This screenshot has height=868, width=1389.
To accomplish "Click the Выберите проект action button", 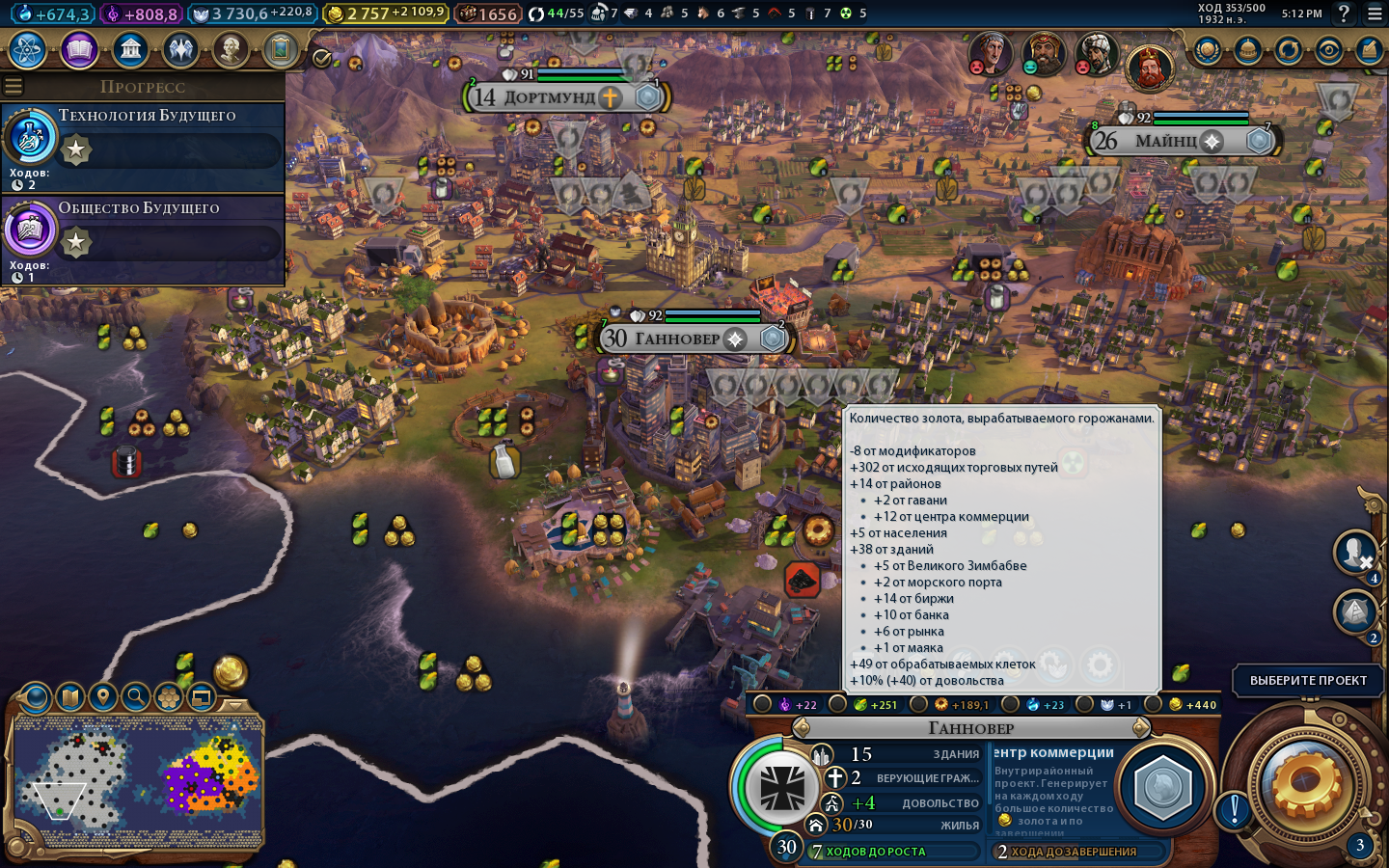I will coord(1308,680).
